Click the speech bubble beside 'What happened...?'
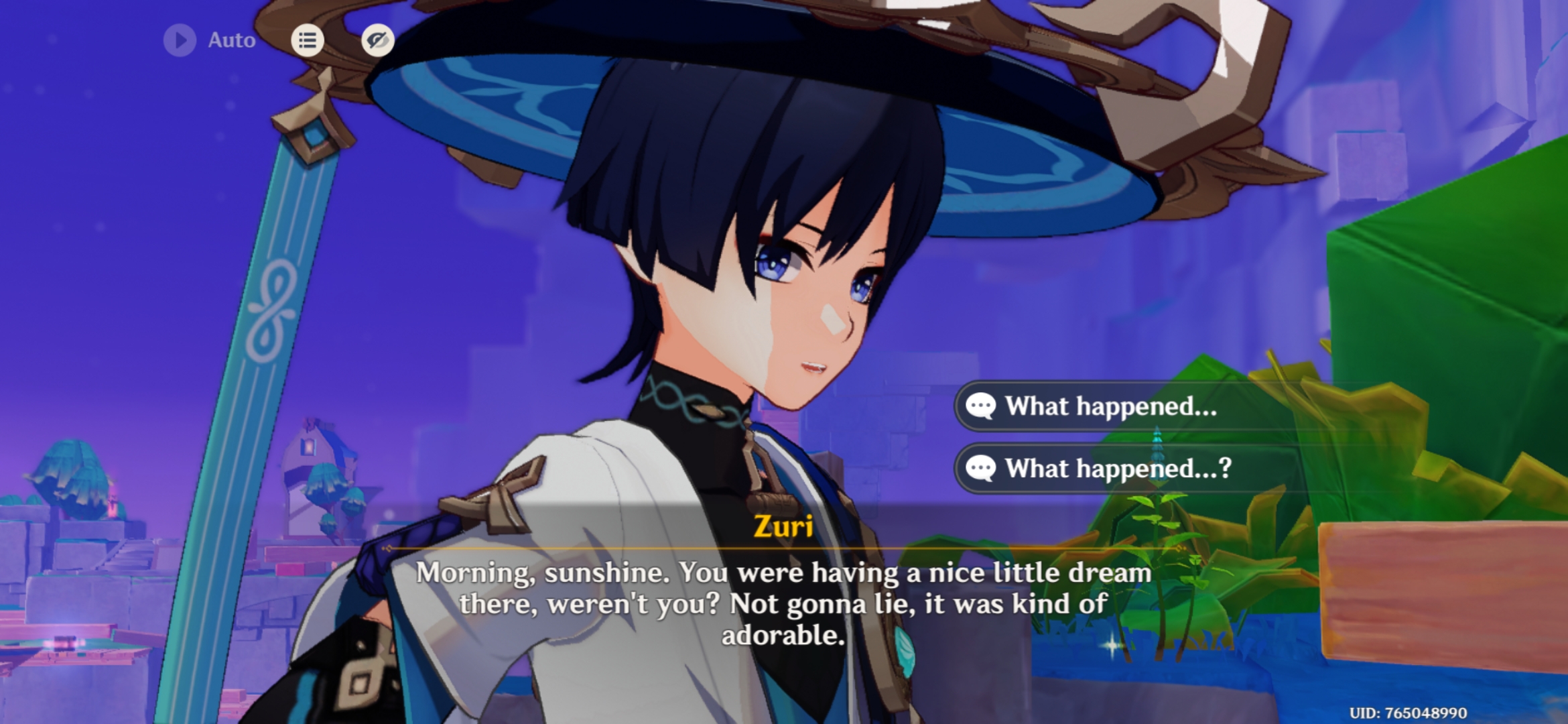This screenshot has width=1568, height=724. point(981,469)
